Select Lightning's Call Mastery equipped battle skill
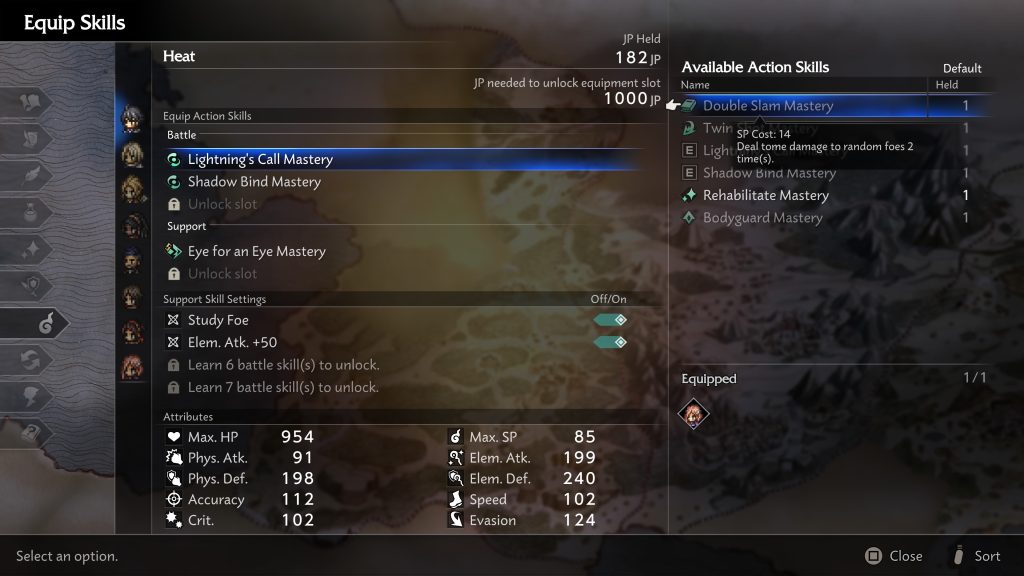1024x576 pixels. tap(260, 160)
